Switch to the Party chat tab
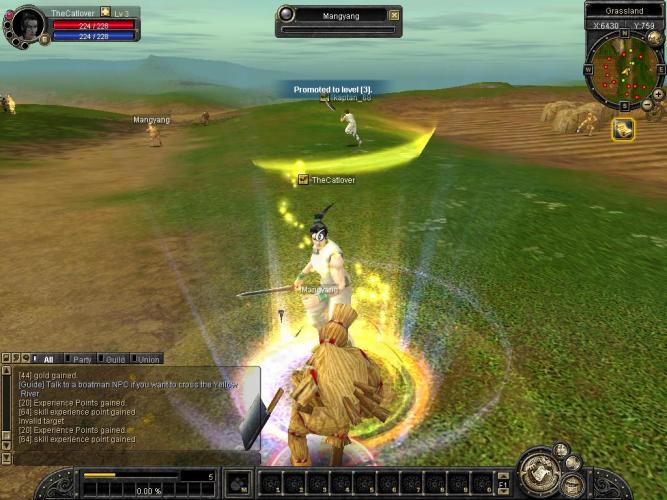 pos(82,359)
